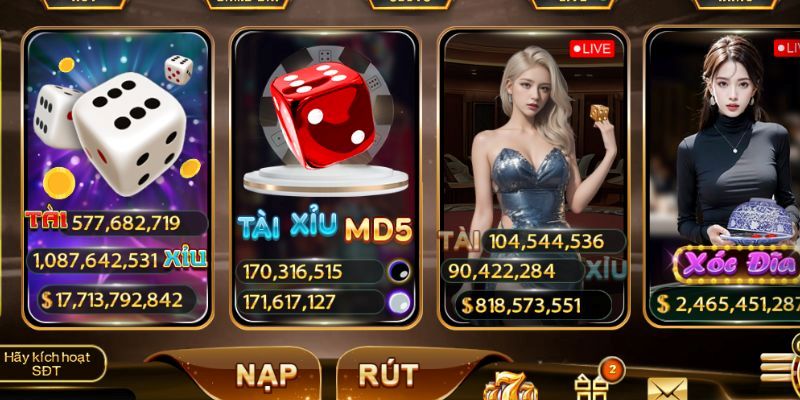This screenshot has height=400, width=800.
Task: Open the envelope mailbox icon
Action: [667, 389]
